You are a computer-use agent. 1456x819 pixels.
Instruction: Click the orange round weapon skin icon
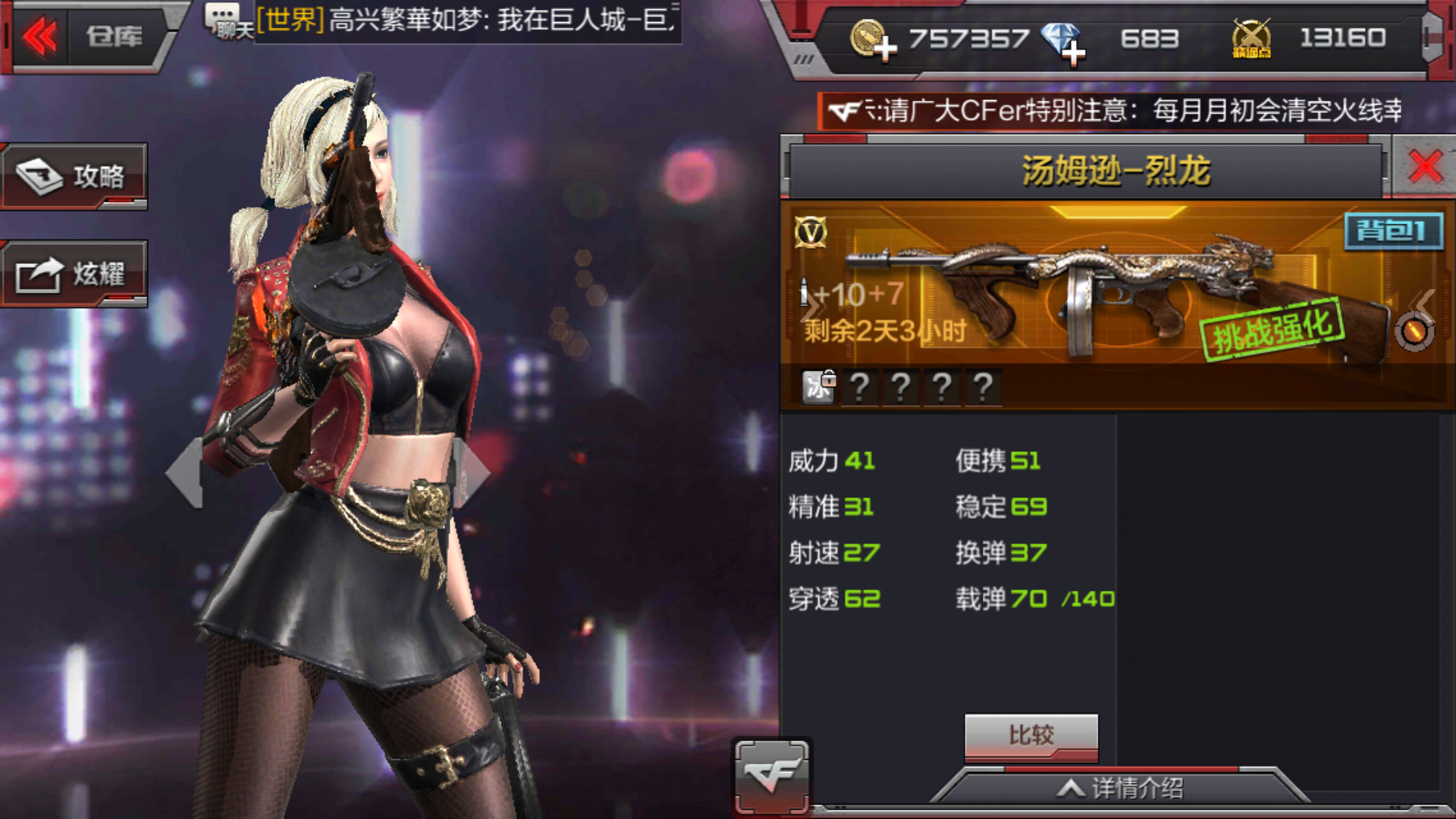(x=1414, y=332)
